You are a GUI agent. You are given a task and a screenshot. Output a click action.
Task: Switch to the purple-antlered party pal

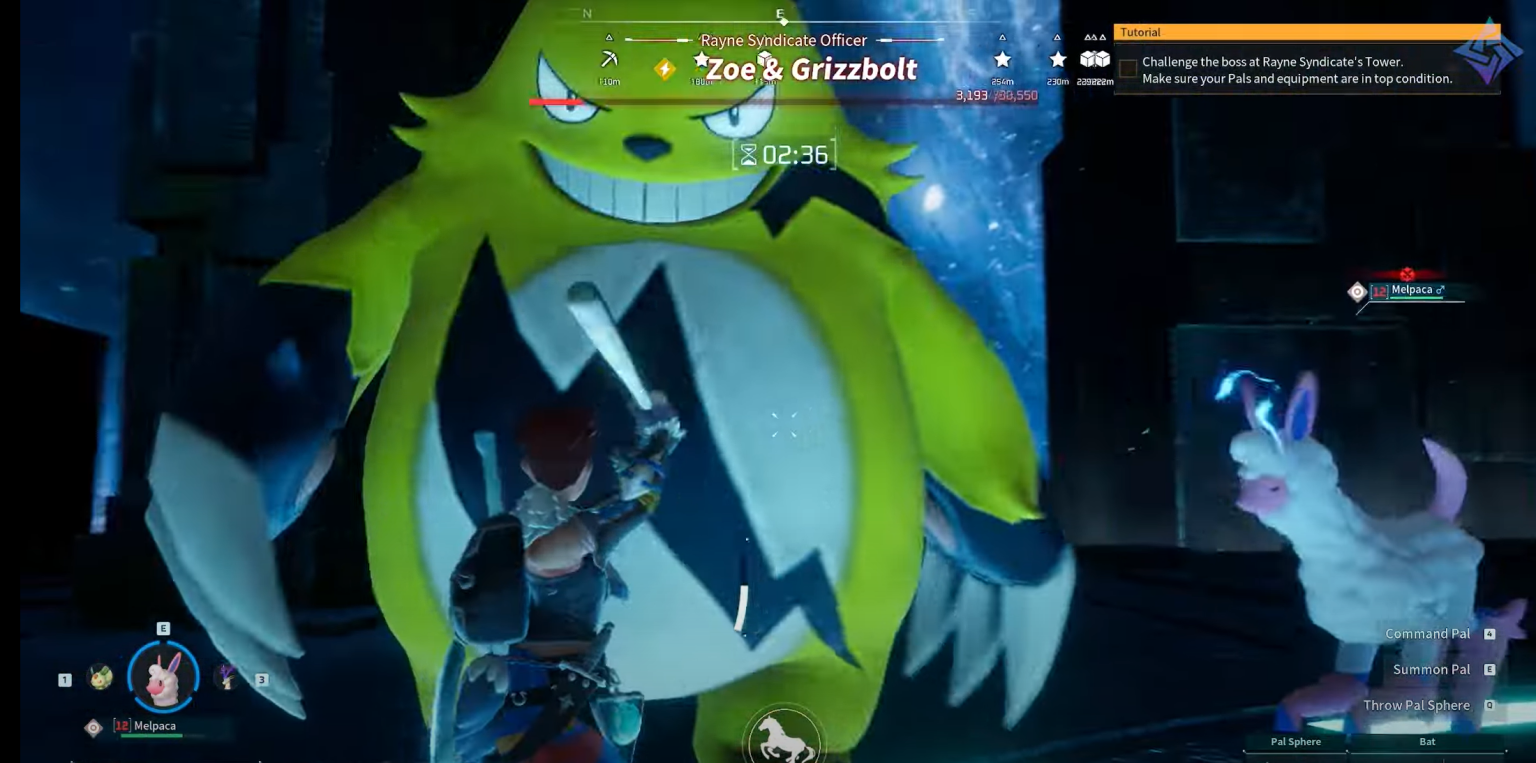click(228, 677)
